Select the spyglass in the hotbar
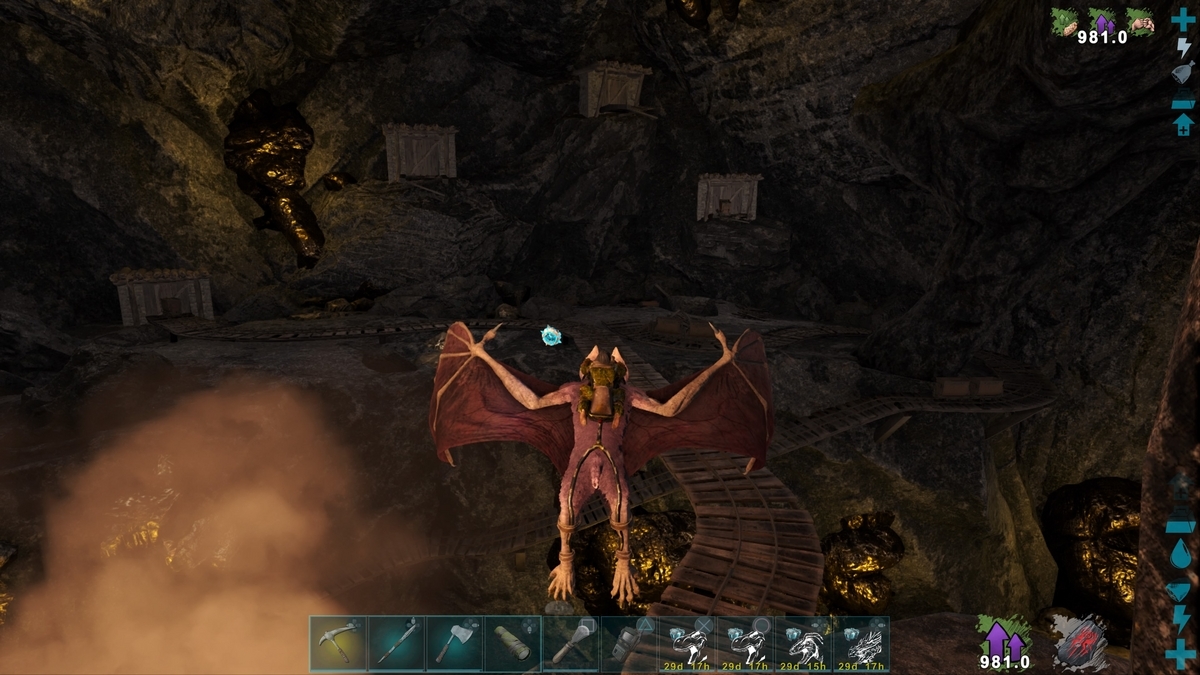This screenshot has width=1200, height=675. (x=512, y=643)
